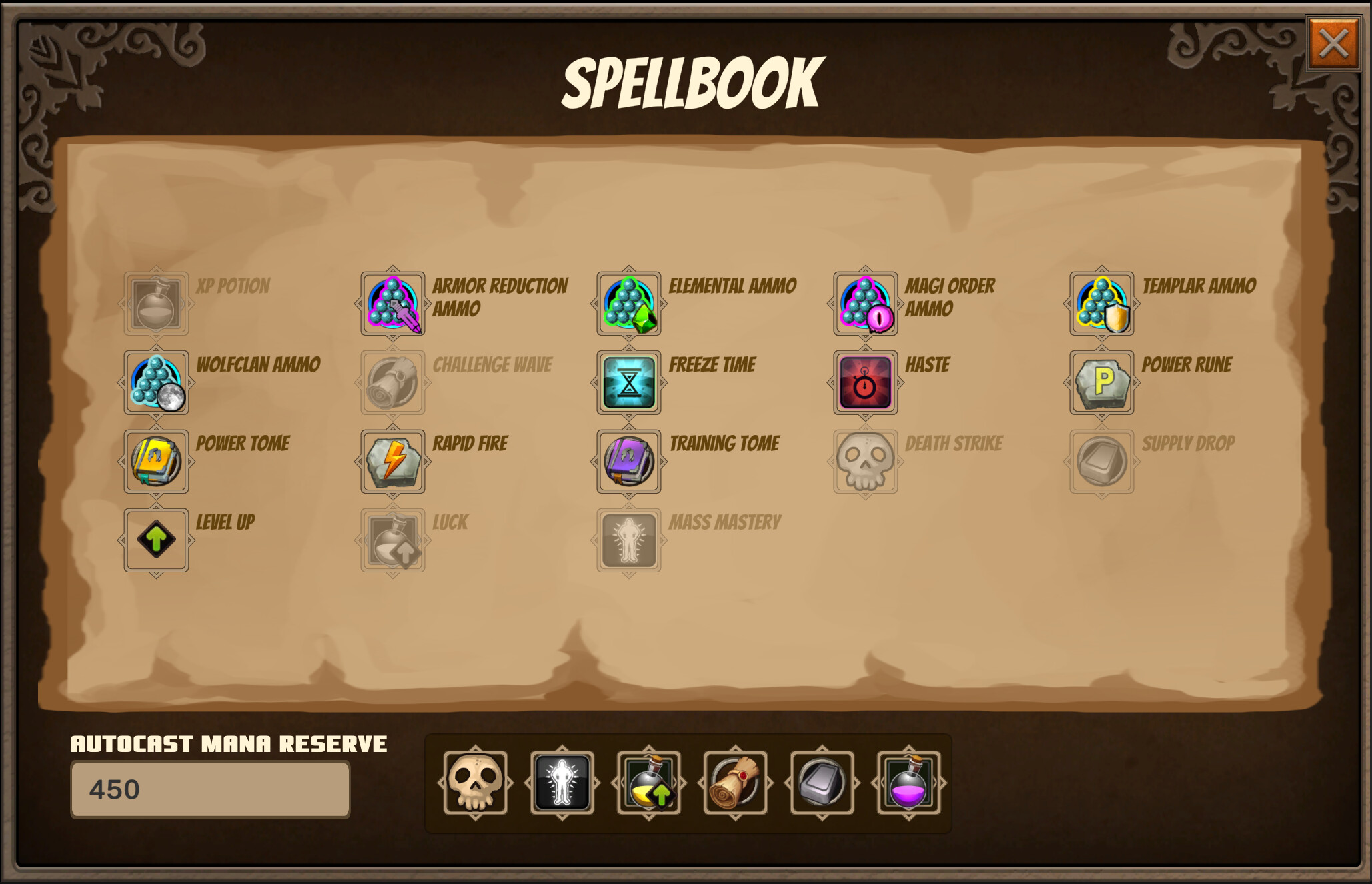
Task: Select the Power Rune spell
Action: [1101, 383]
